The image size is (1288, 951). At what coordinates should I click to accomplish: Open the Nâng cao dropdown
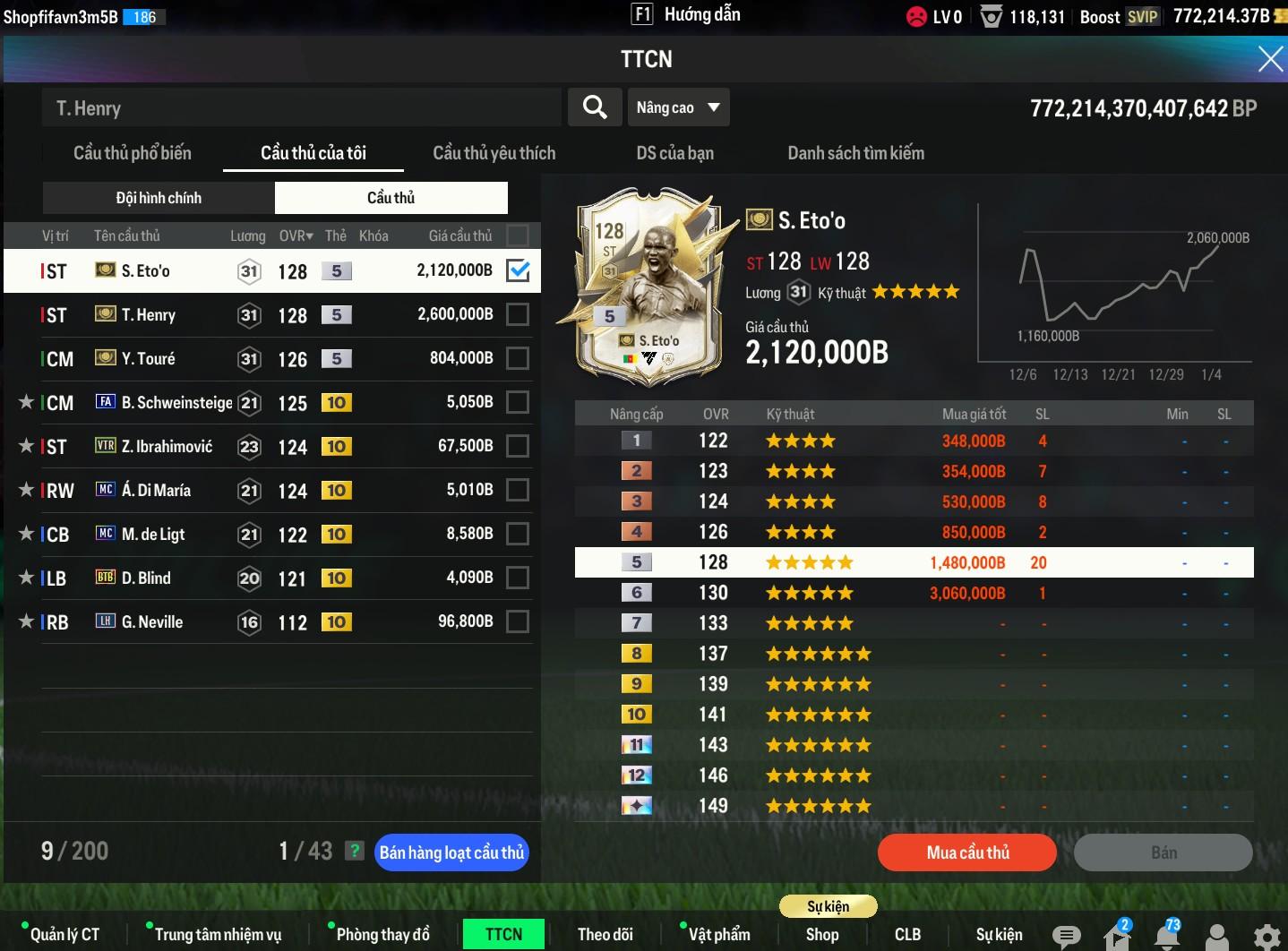pyautogui.click(x=678, y=107)
